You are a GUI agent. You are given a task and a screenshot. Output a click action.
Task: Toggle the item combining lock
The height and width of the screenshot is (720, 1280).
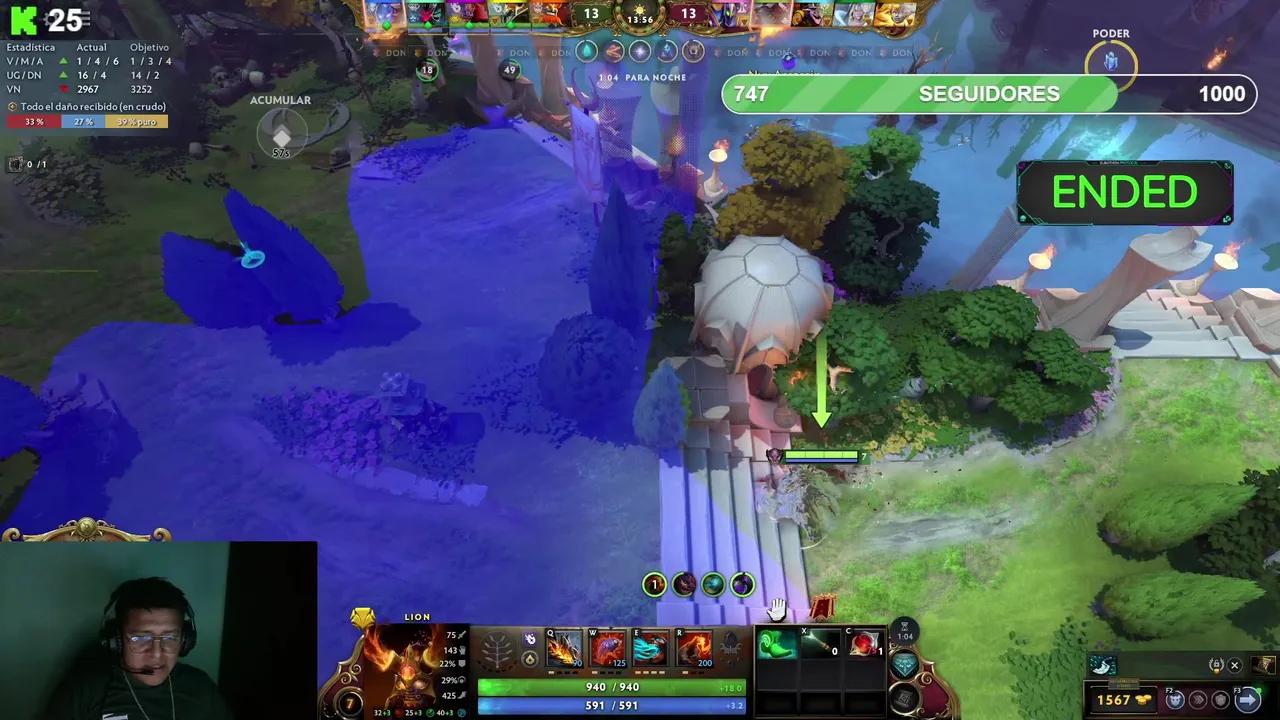[x=1216, y=665]
